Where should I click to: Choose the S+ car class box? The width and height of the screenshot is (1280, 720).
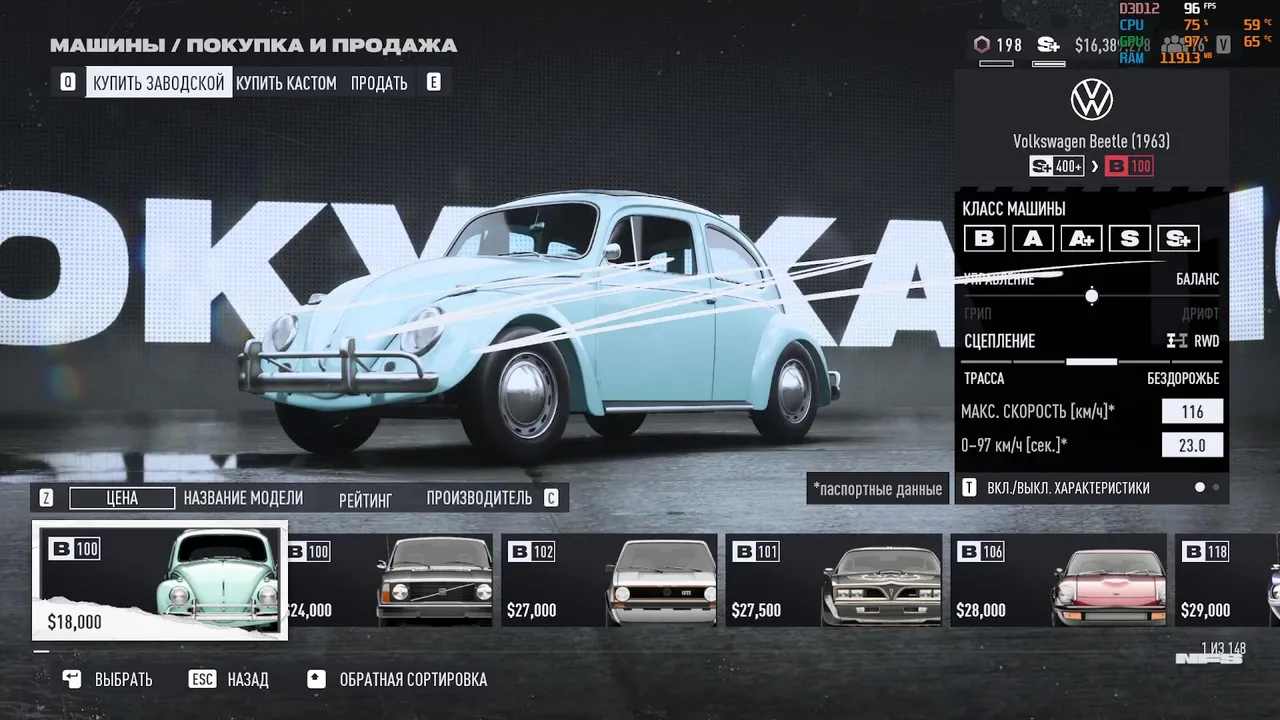[1178, 238]
